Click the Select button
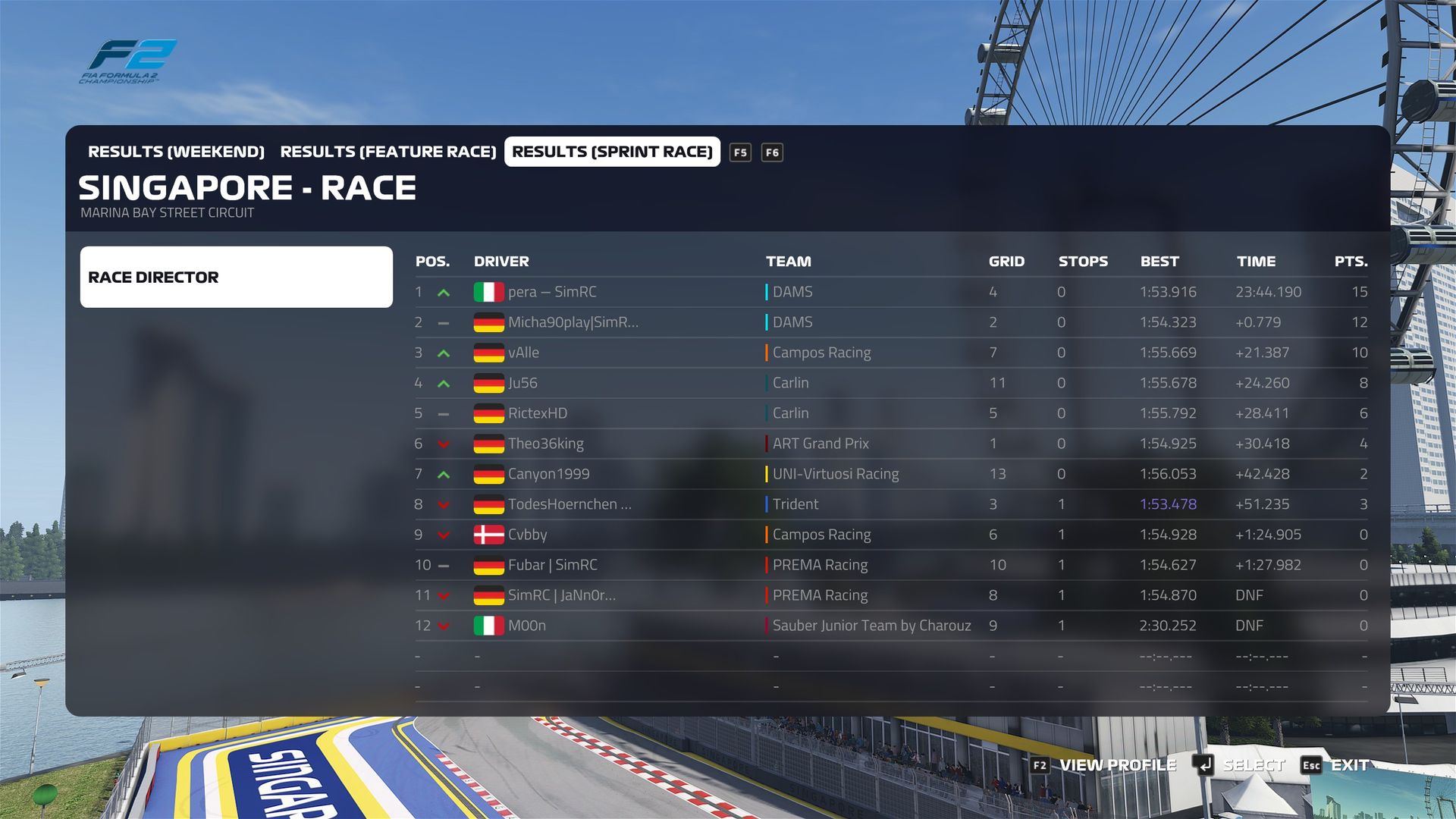 point(1252,765)
